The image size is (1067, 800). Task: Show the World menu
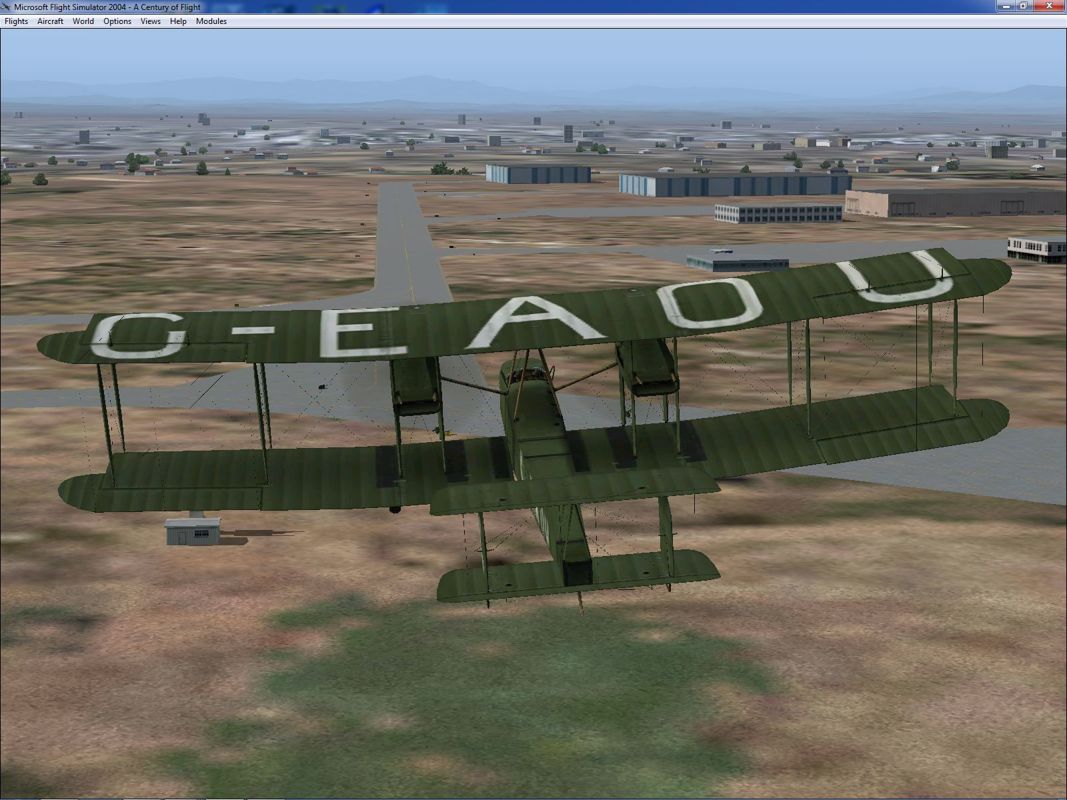tap(83, 21)
